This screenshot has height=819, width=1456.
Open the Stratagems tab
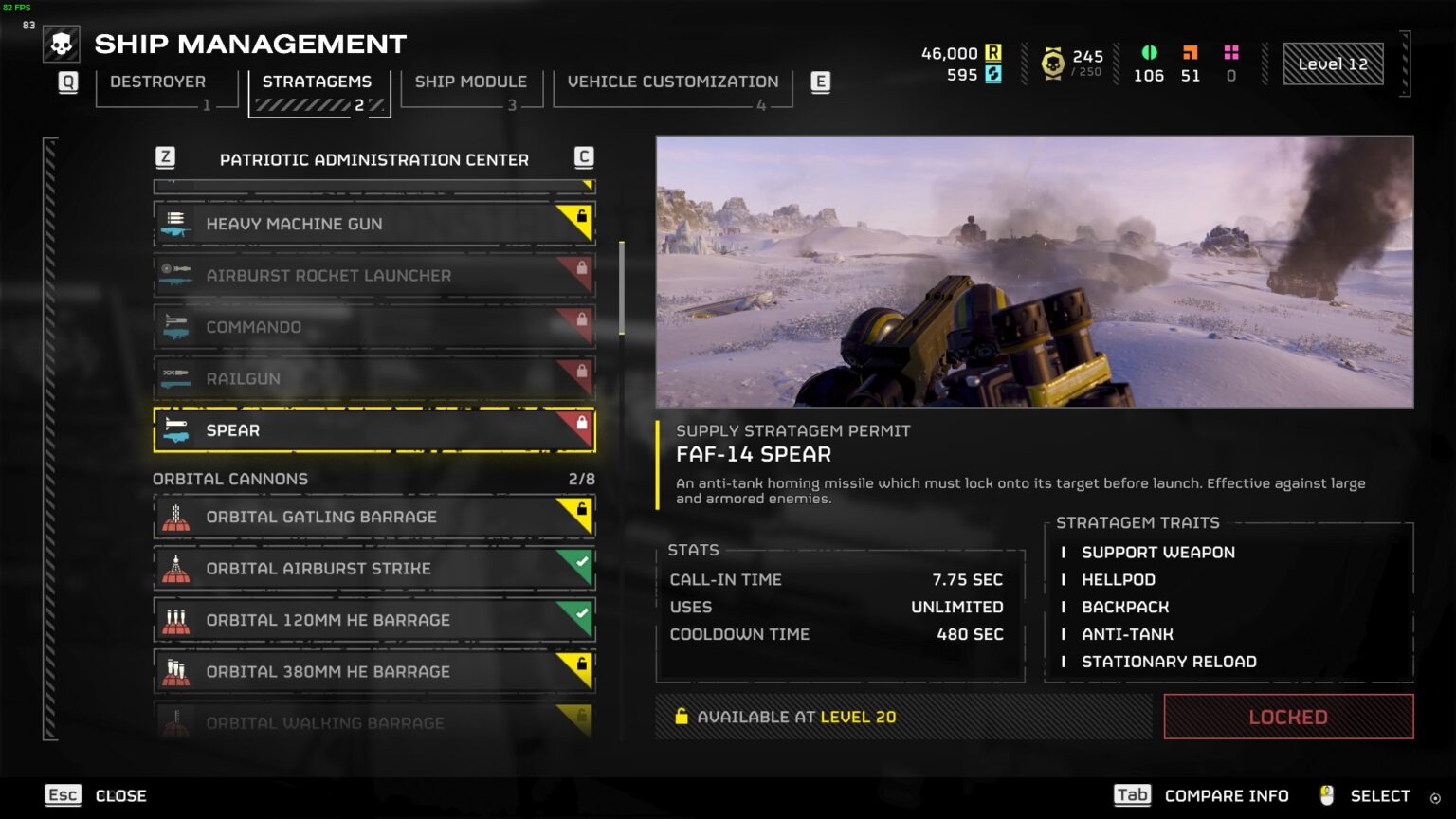pyautogui.click(x=318, y=82)
